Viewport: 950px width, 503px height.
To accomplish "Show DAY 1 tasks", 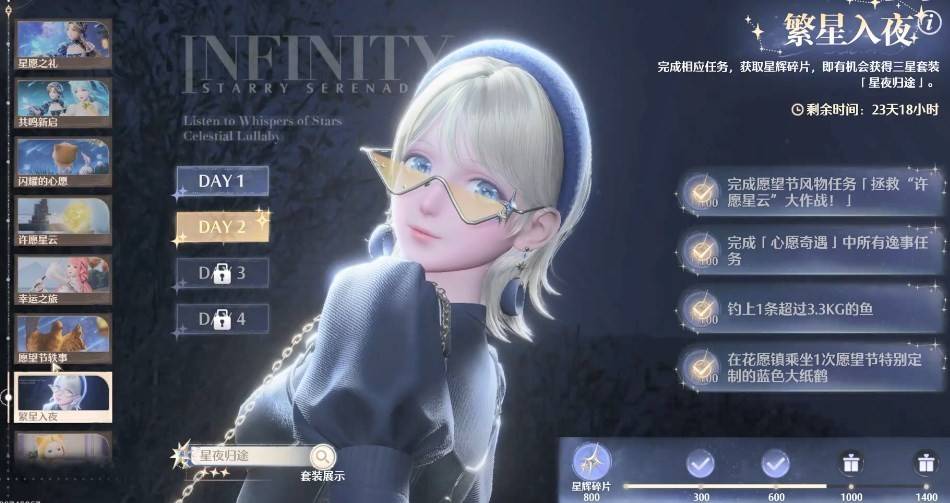I will [222, 182].
